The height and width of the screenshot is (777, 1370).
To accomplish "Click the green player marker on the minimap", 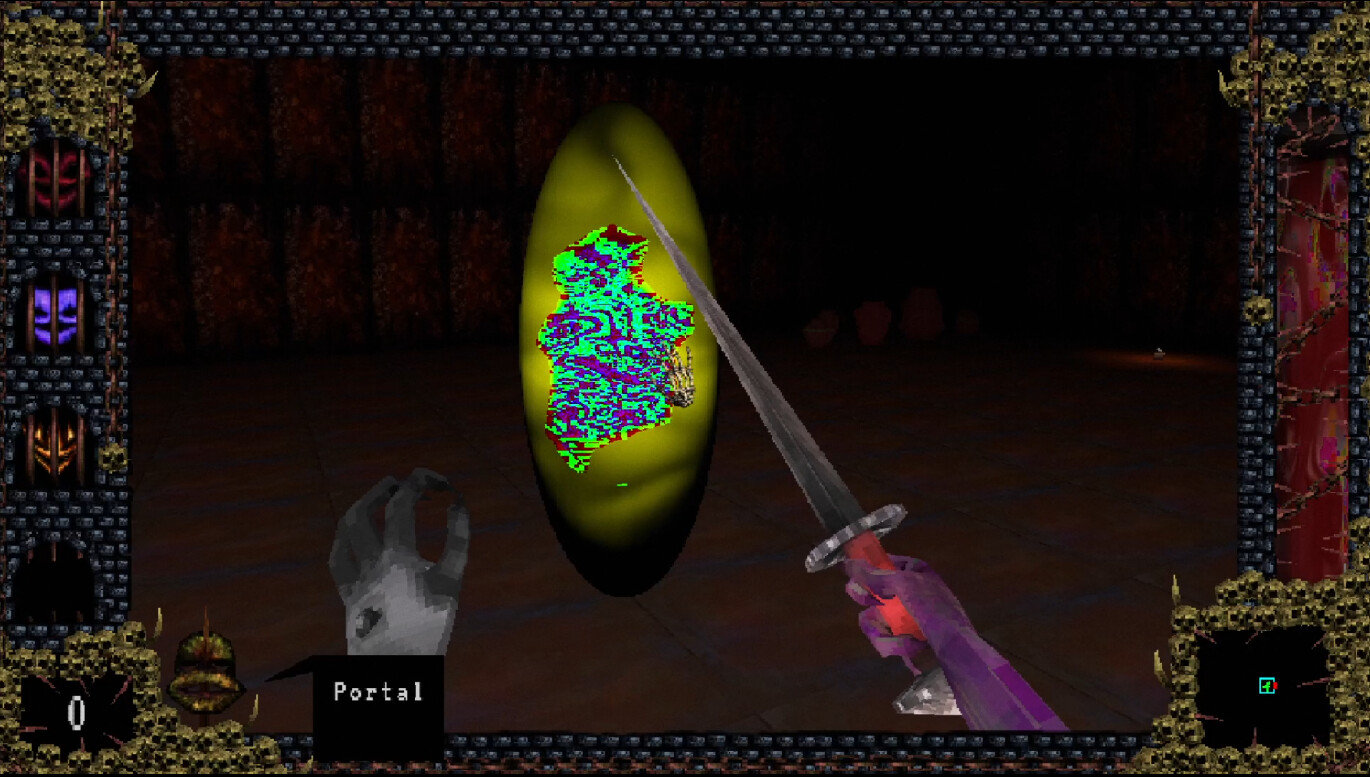I will (1267, 686).
